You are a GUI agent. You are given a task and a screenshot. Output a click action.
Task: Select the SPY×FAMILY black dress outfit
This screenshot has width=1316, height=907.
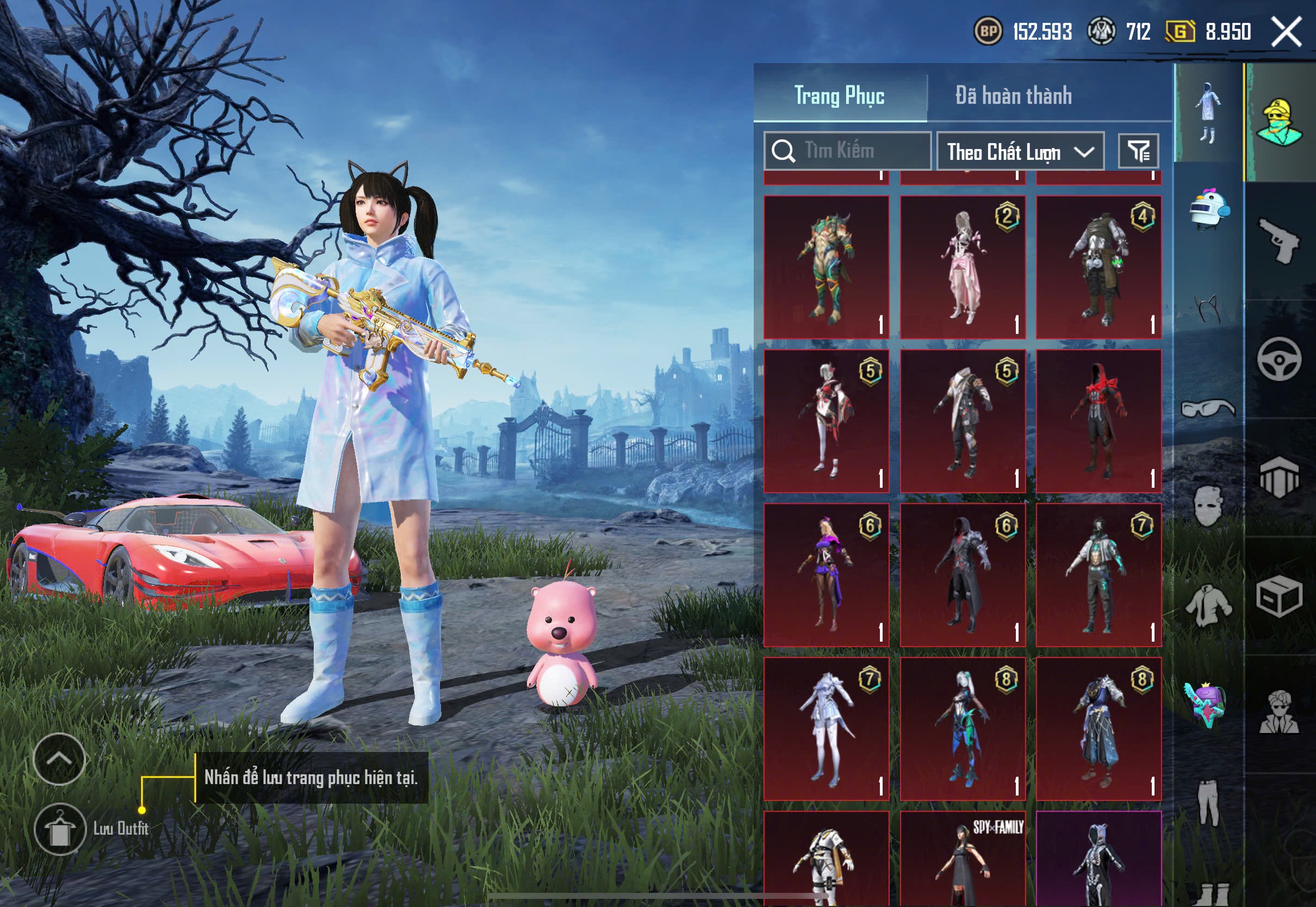coord(963,858)
